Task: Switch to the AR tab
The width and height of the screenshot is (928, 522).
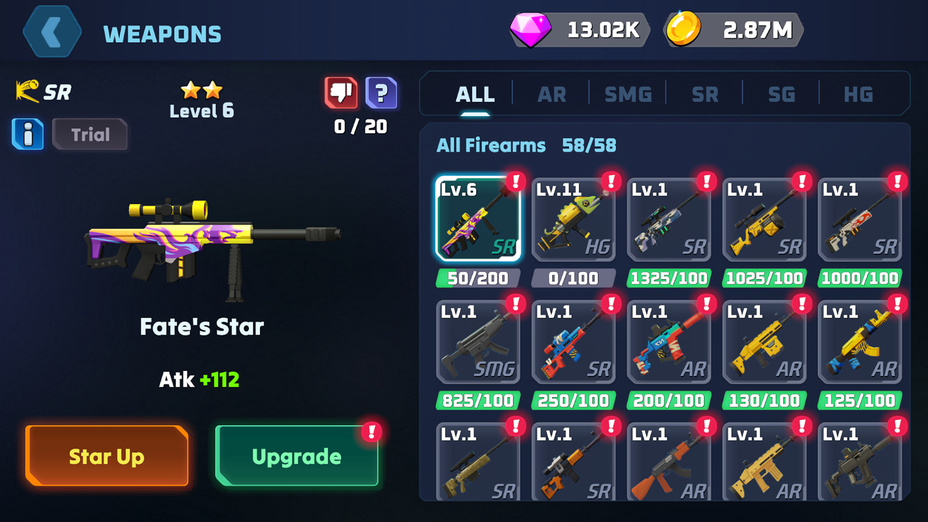Action: pos(551,94)
